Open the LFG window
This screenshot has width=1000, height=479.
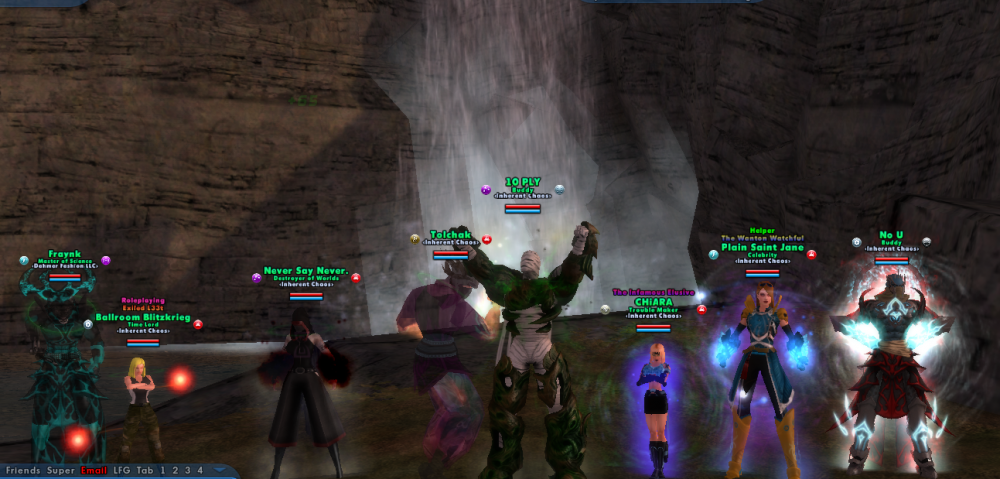click(123, 470)
